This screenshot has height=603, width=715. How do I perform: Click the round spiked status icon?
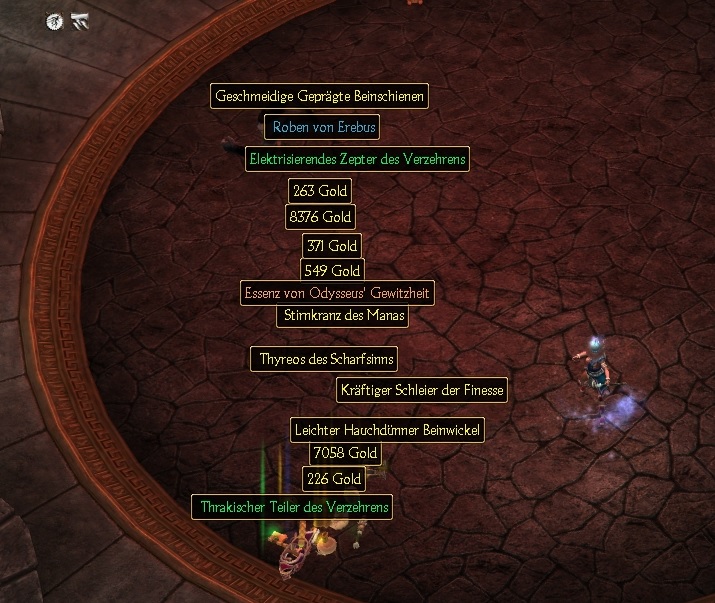[x=55, y=20]
